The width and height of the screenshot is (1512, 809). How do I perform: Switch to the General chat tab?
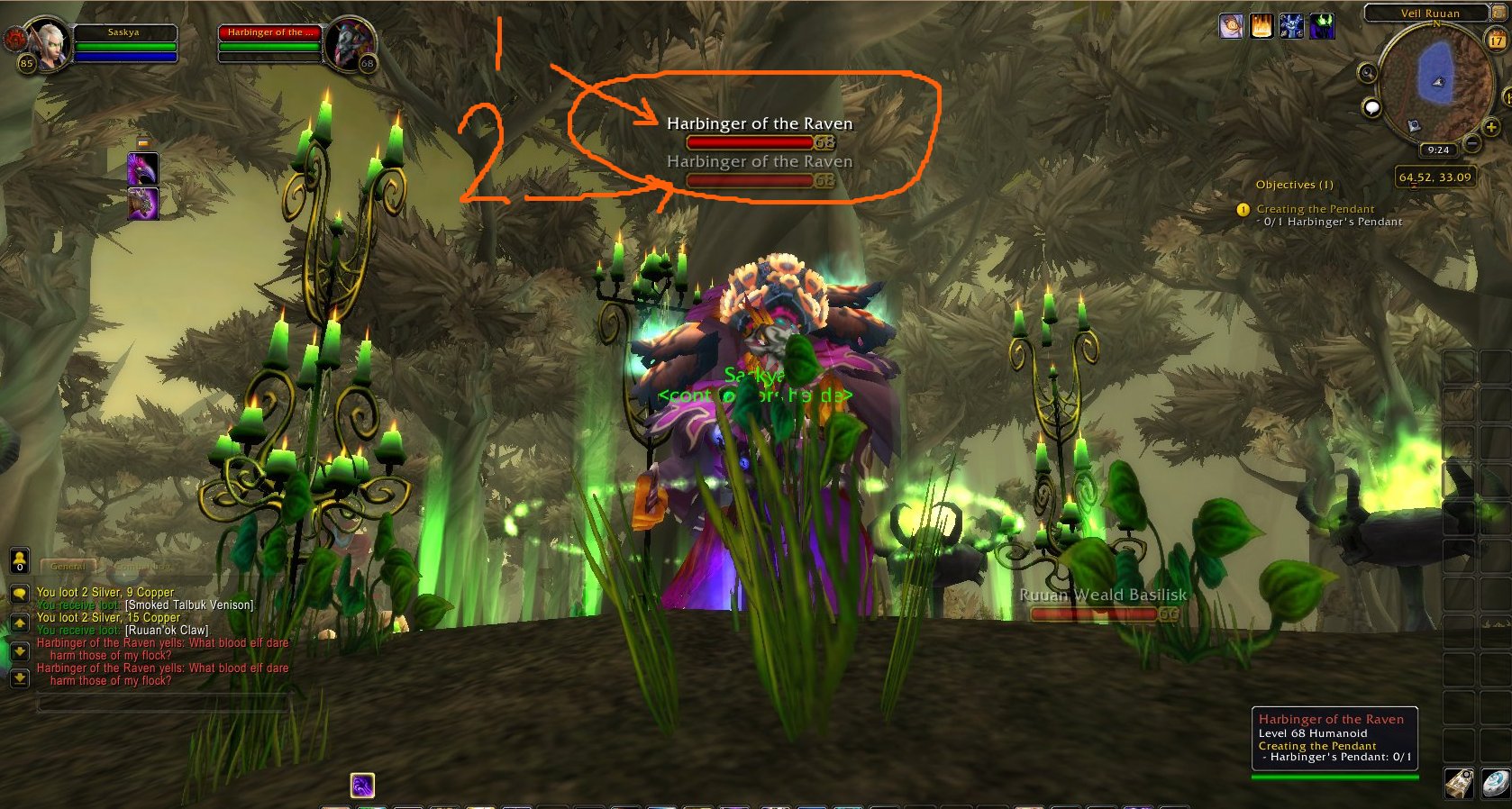tap(67, 567)
